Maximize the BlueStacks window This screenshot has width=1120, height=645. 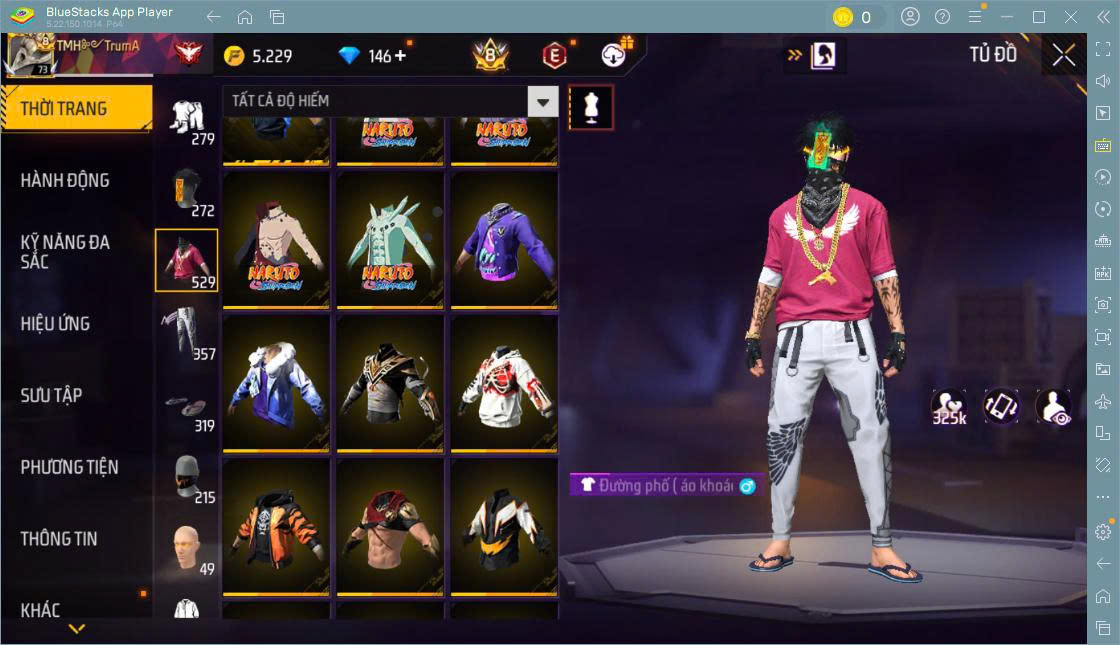tap(1039, 17)
